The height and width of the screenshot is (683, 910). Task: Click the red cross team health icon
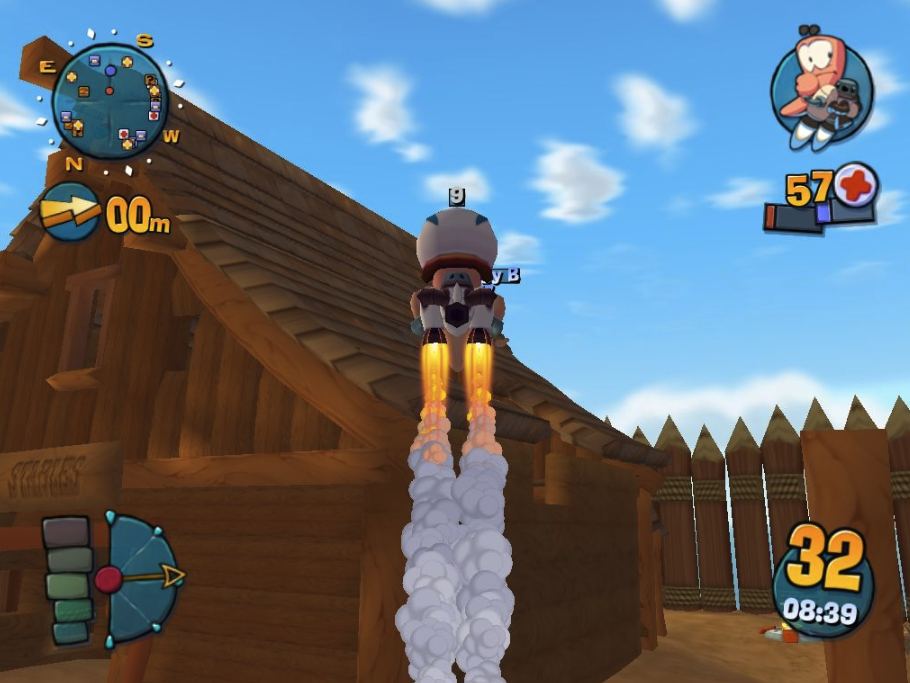click(856, 184)
